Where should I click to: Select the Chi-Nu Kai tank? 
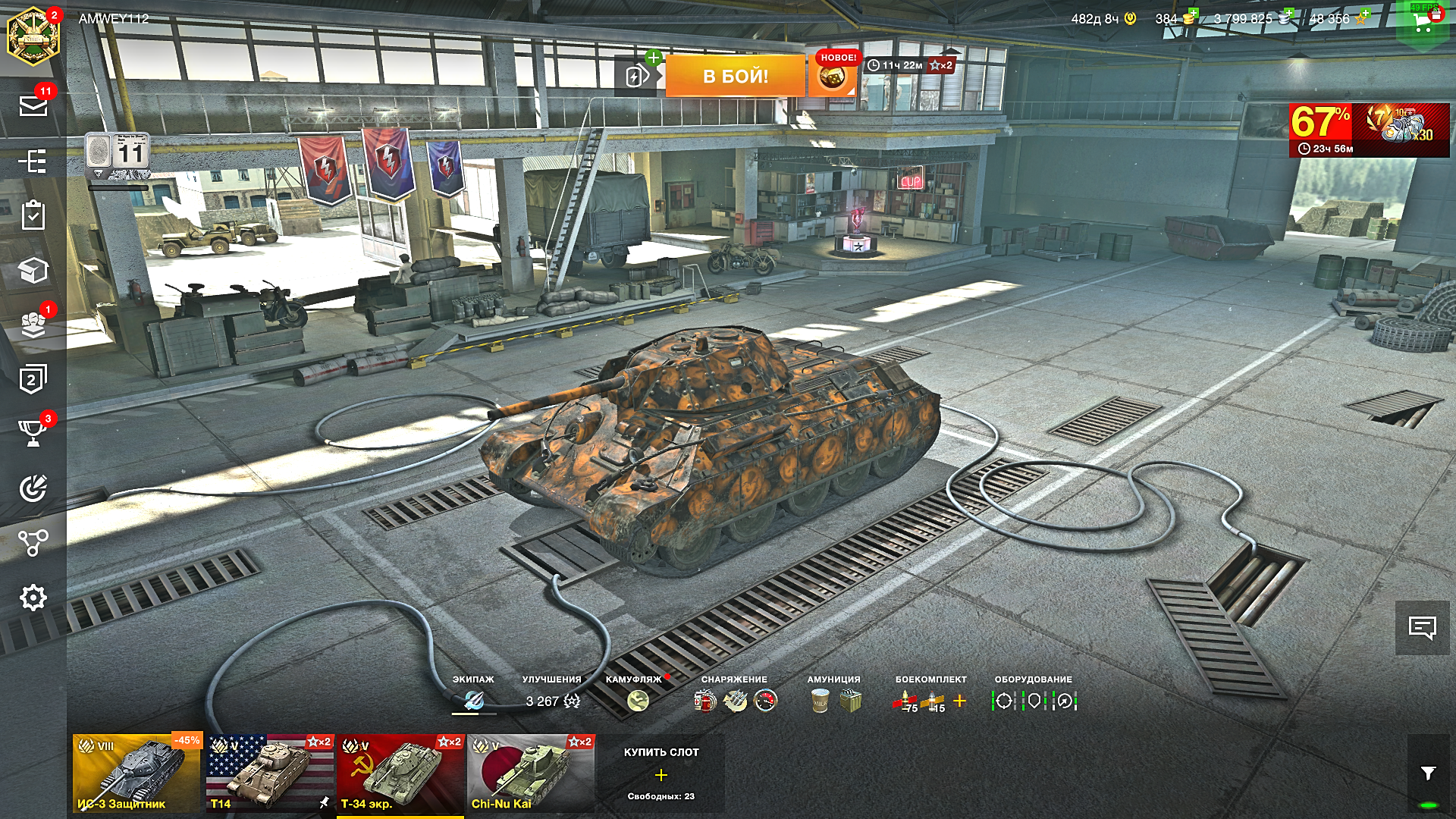(531, 773)
